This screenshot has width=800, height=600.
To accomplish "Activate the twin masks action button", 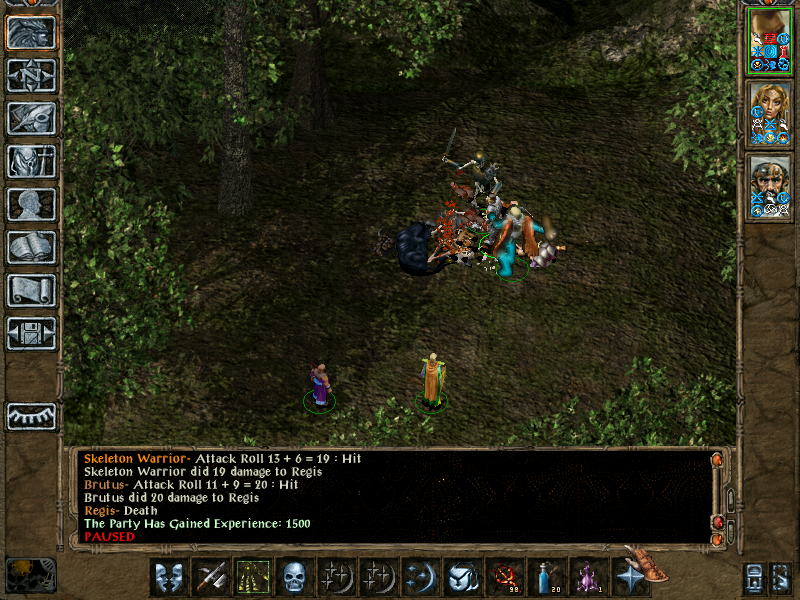I will 169,577.
